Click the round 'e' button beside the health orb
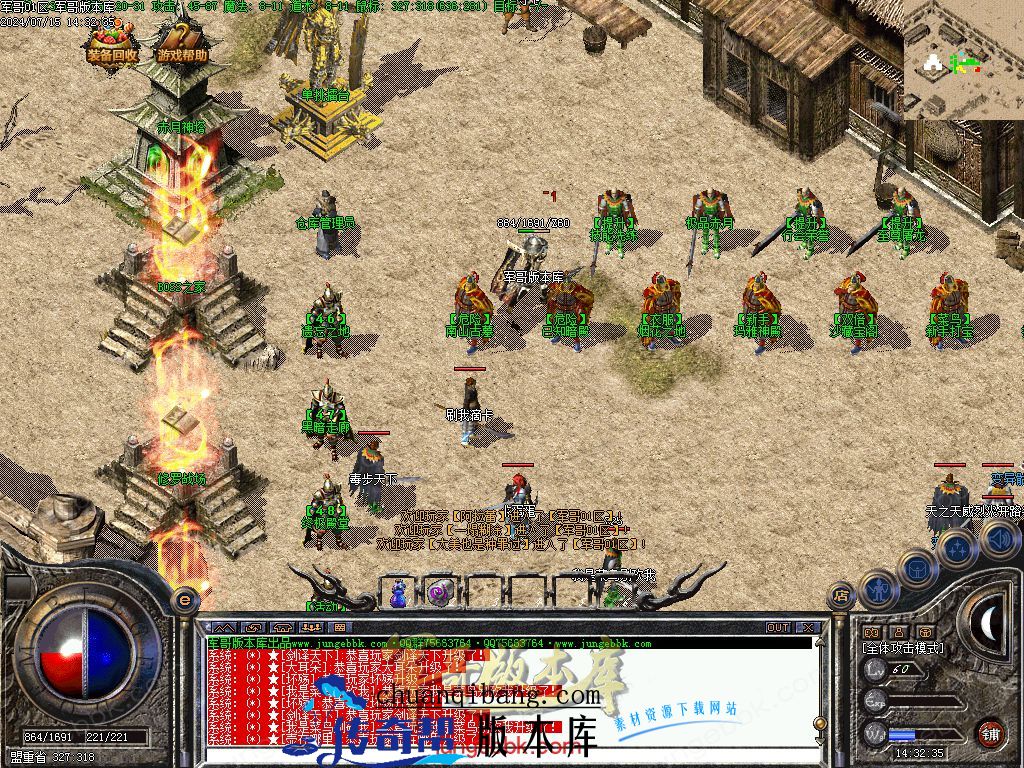The width and height of the screenshot is (1024, 768). click(x=184, y=600)
